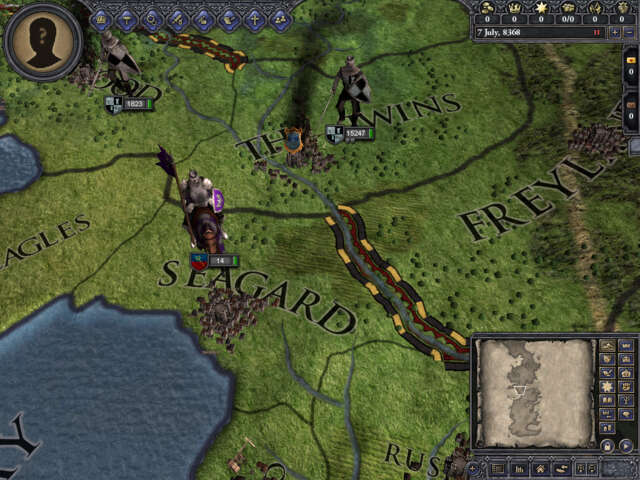Open the two-figures icon tab in top bar
640x480 pixels.
tap(280, 18)
